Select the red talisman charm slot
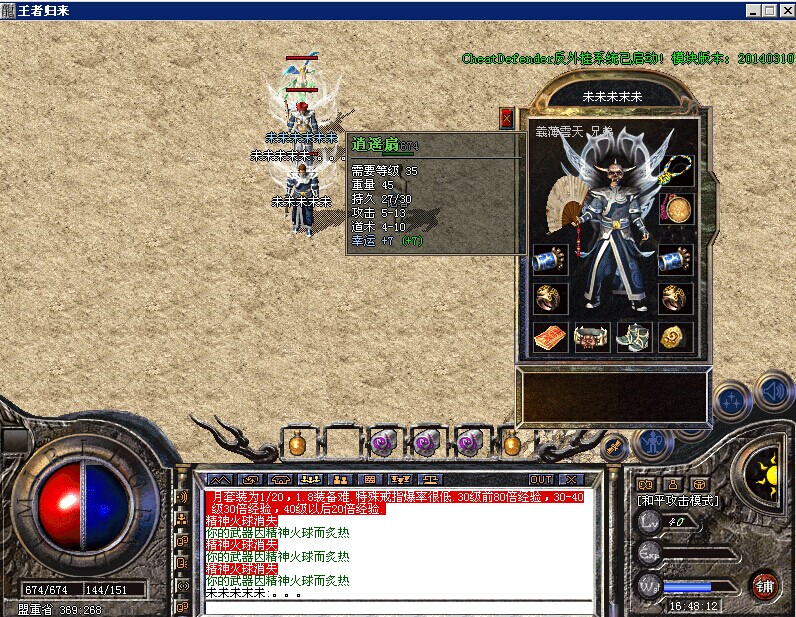This screenshot has width=796, height=617. click(549, 337)
